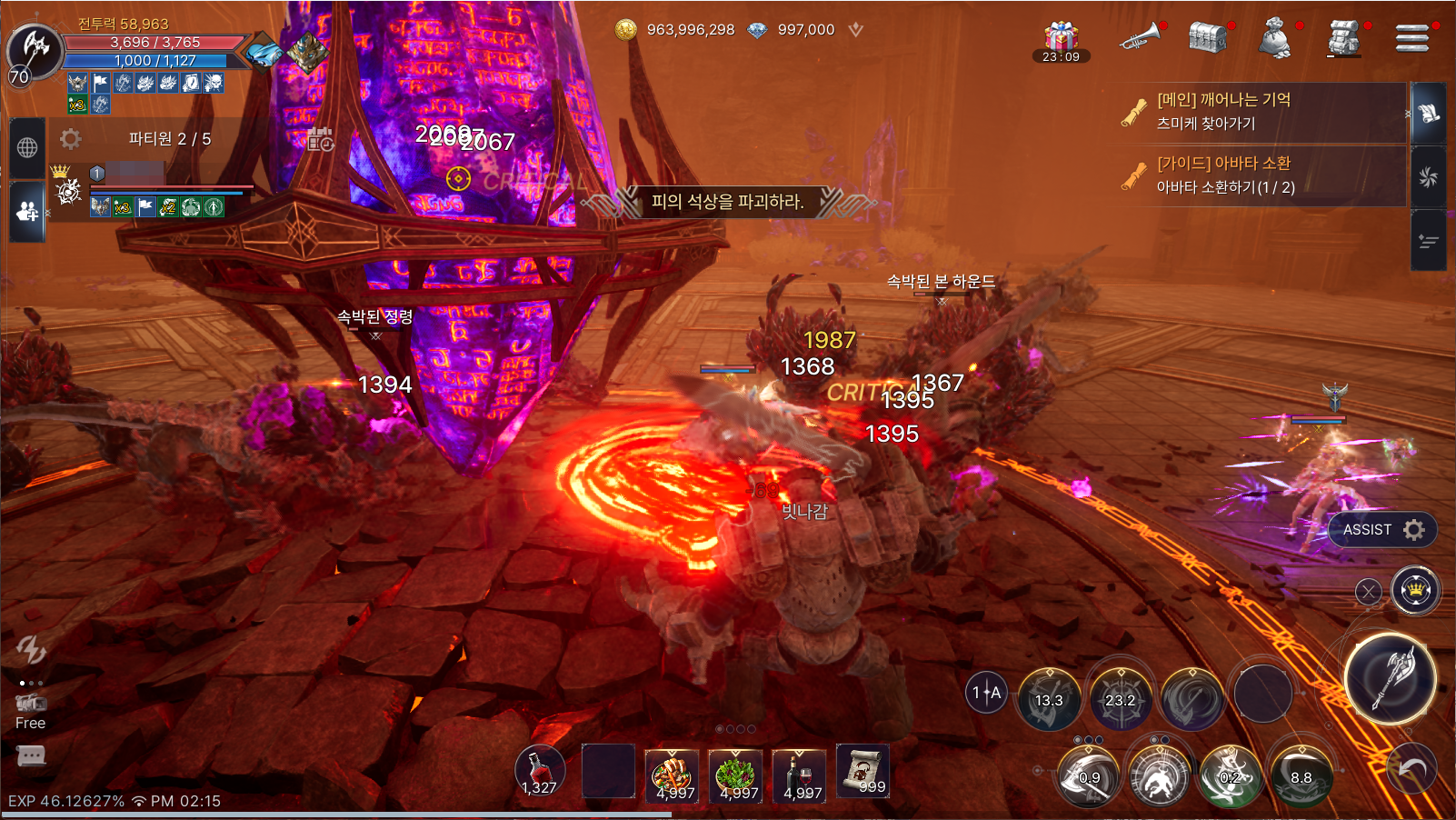The width and height of the screenshot is (1456, 820).
Task: Open the trumpet announcements icon
Action: click(x=1140, y=36)
